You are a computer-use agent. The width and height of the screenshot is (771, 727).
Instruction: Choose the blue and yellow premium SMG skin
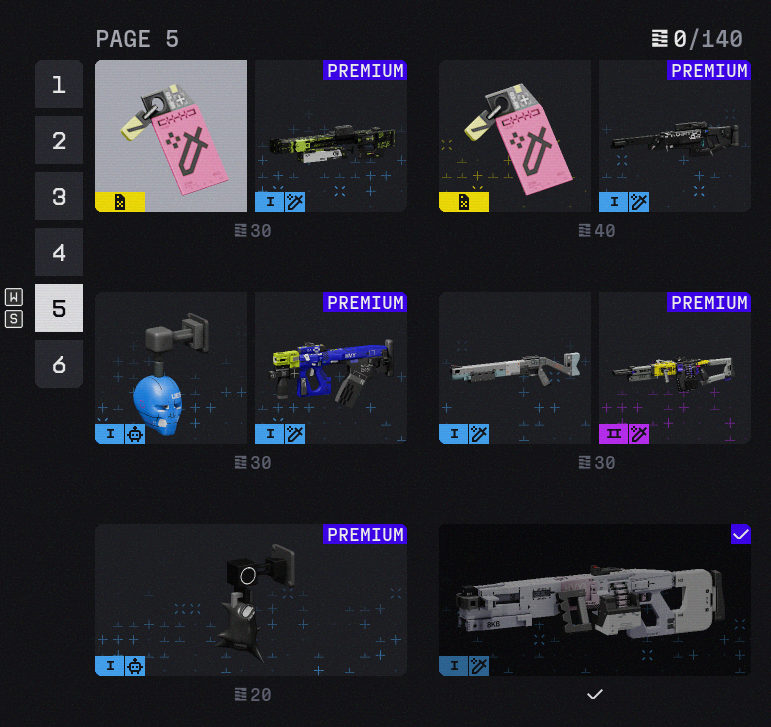331,368
